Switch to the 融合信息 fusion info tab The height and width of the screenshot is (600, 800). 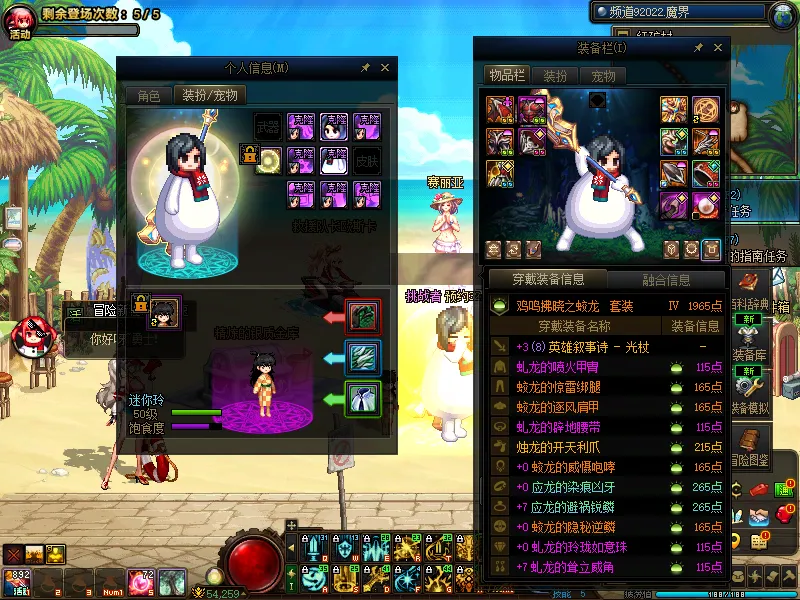click(664, 280)
